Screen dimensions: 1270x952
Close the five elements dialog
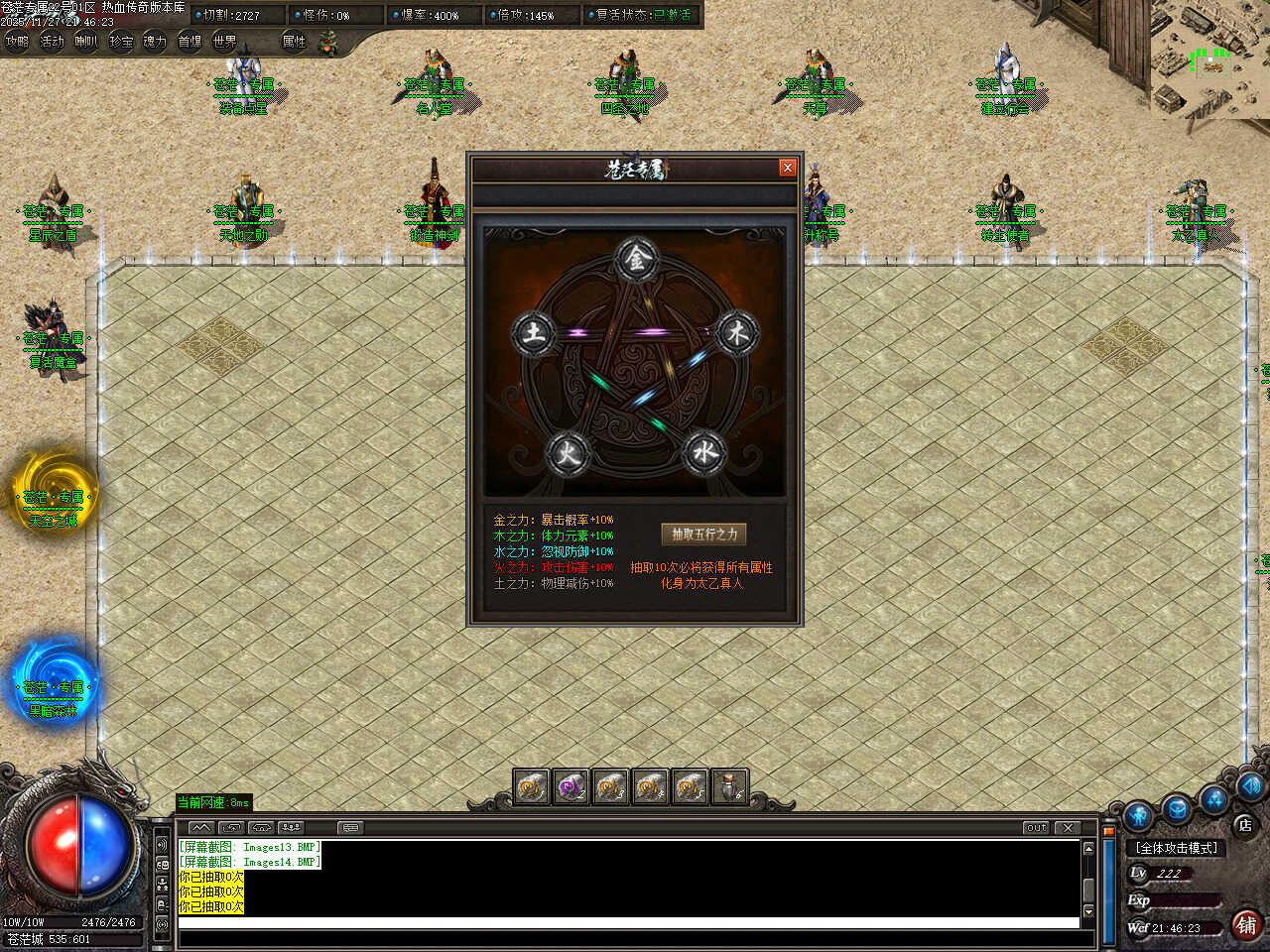point(788,168)
